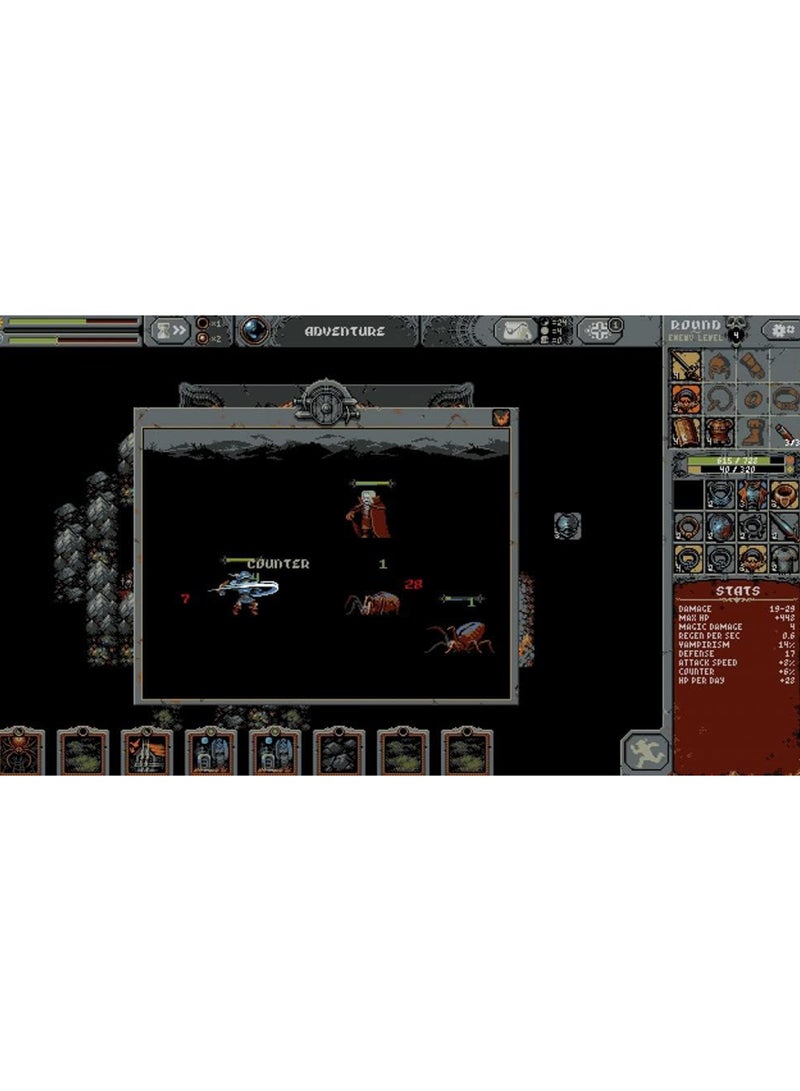Select the equipped sword slot
The width and height of the screenshot is (800, 1091).
point(685,366)
